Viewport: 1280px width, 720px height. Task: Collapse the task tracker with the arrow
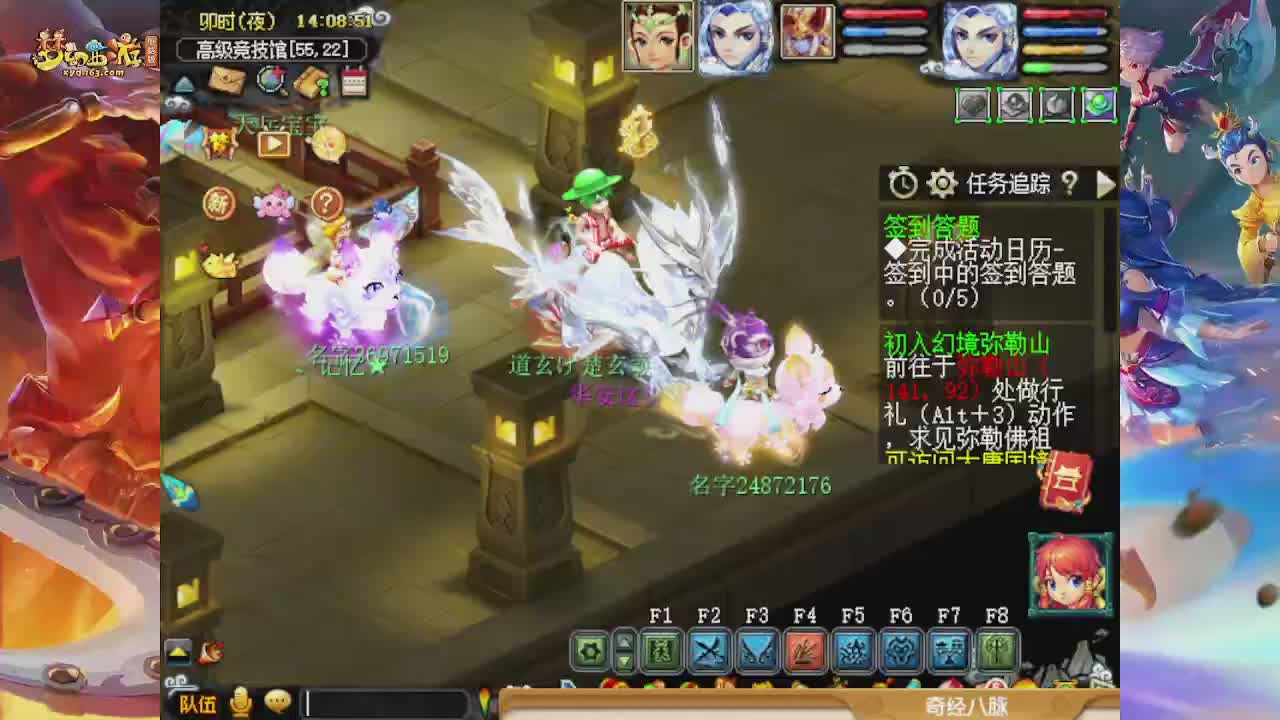click(1106, 184)
